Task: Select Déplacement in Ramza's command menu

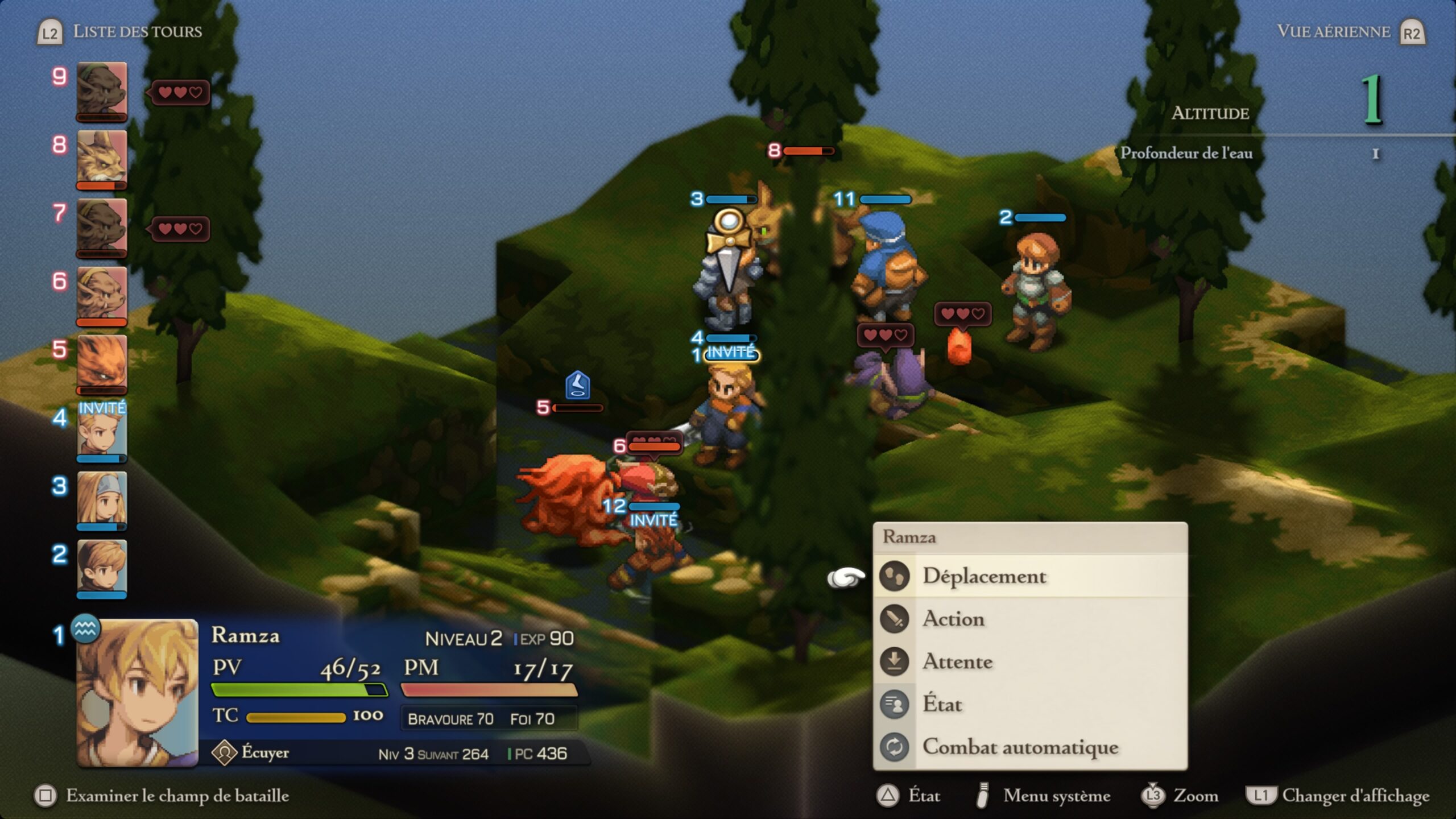Action: click(x=984, y=576)
